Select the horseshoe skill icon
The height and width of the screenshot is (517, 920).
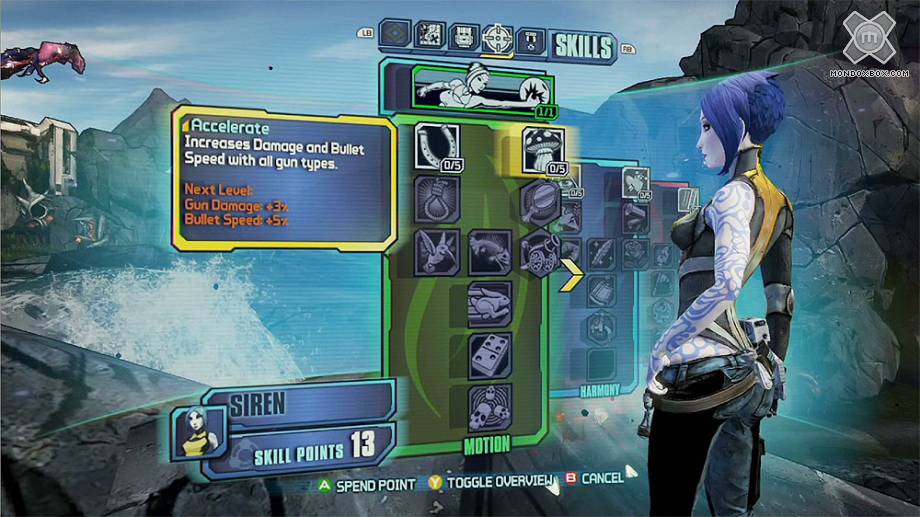[x=436, y=146]
